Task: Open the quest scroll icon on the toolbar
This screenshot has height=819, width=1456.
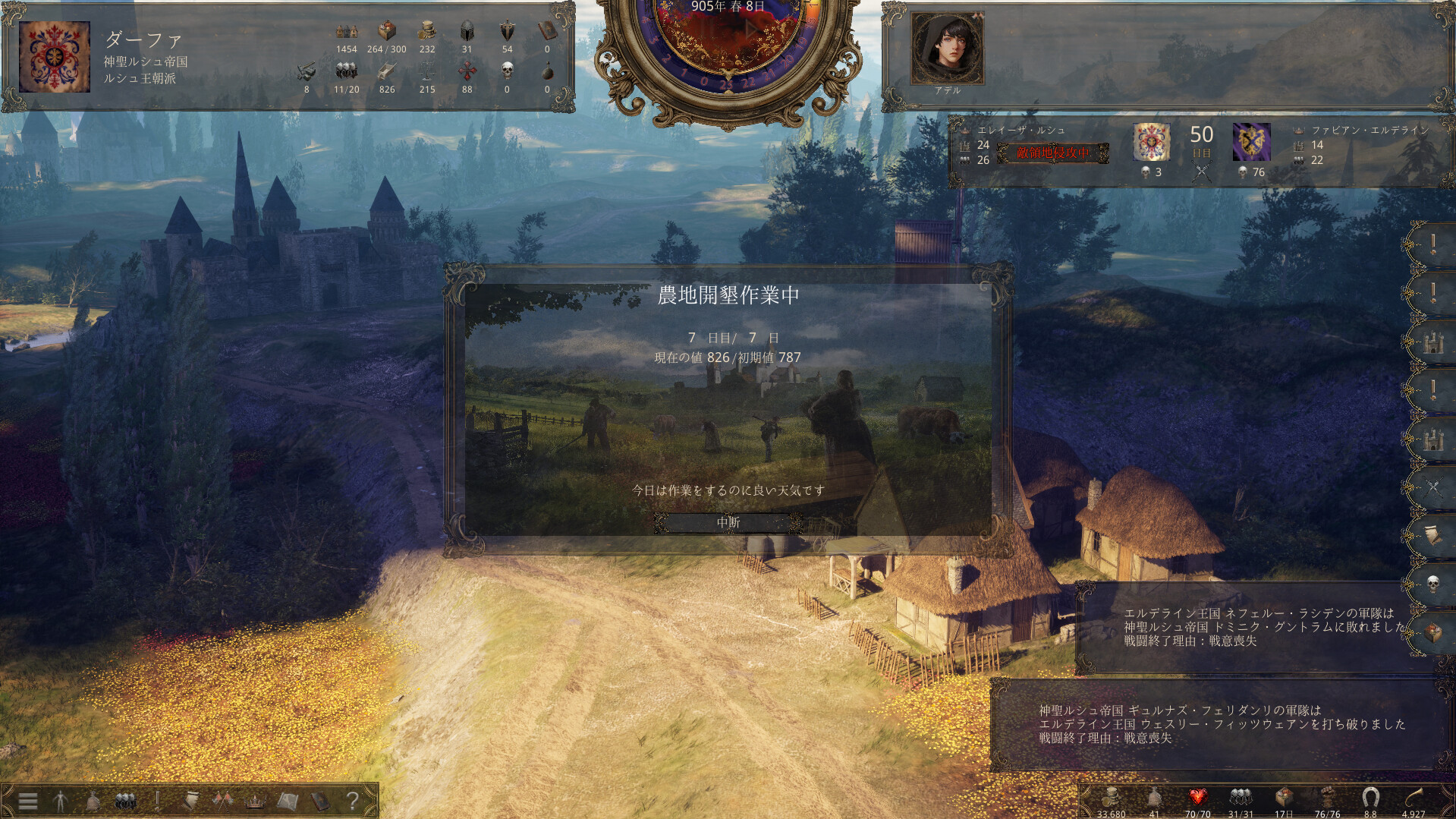Action: [x=190, y=802]
